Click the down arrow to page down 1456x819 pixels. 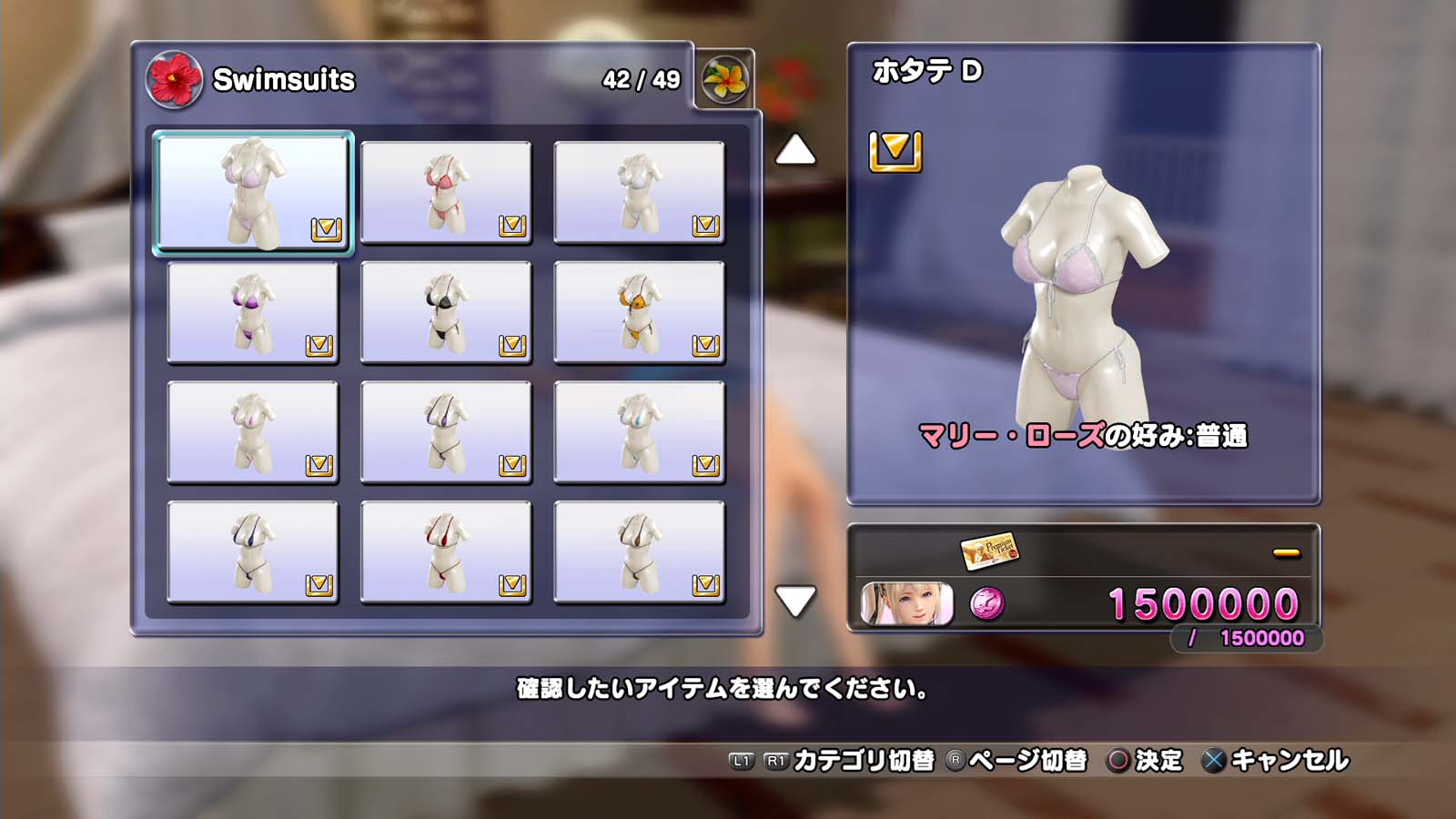(x=795, y=601)
